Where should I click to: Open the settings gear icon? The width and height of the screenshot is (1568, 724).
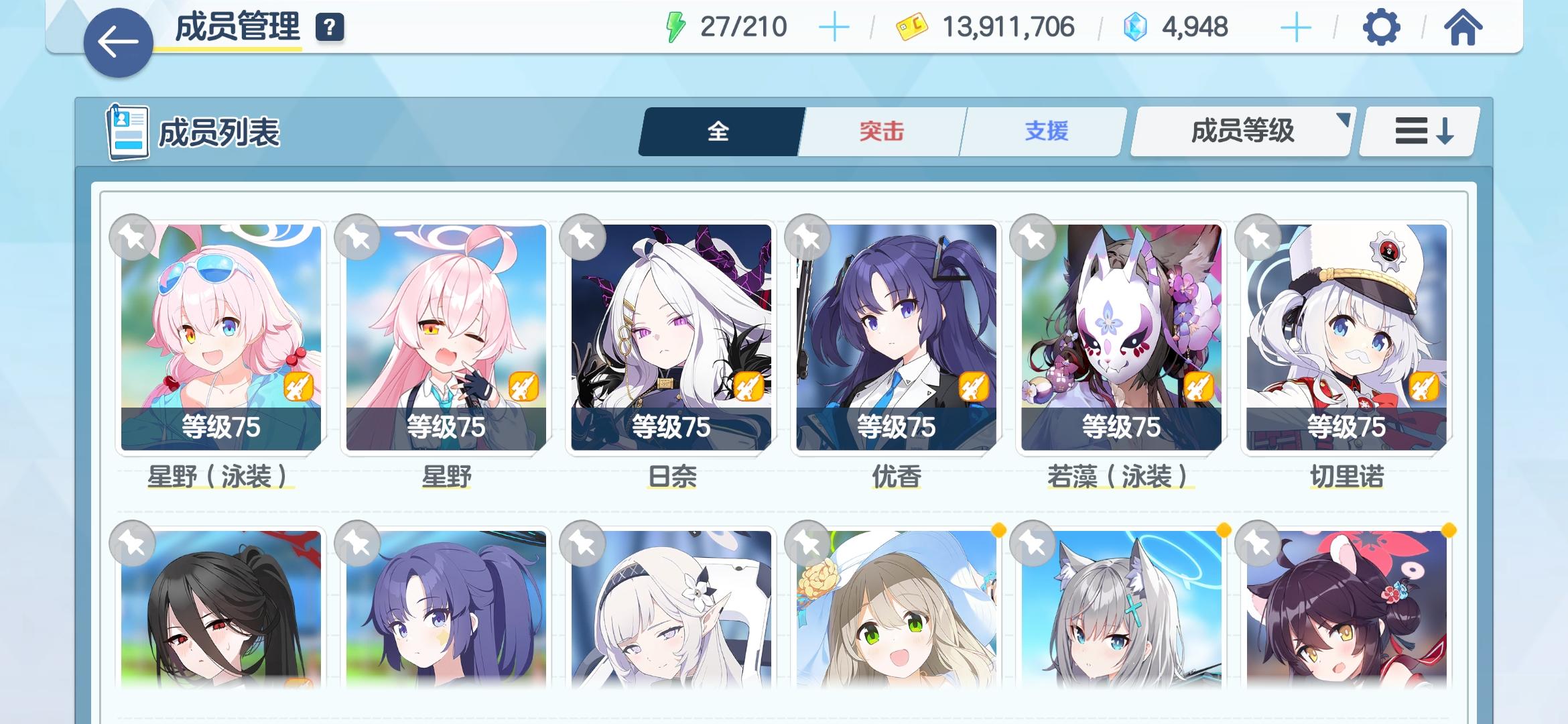1380,28
